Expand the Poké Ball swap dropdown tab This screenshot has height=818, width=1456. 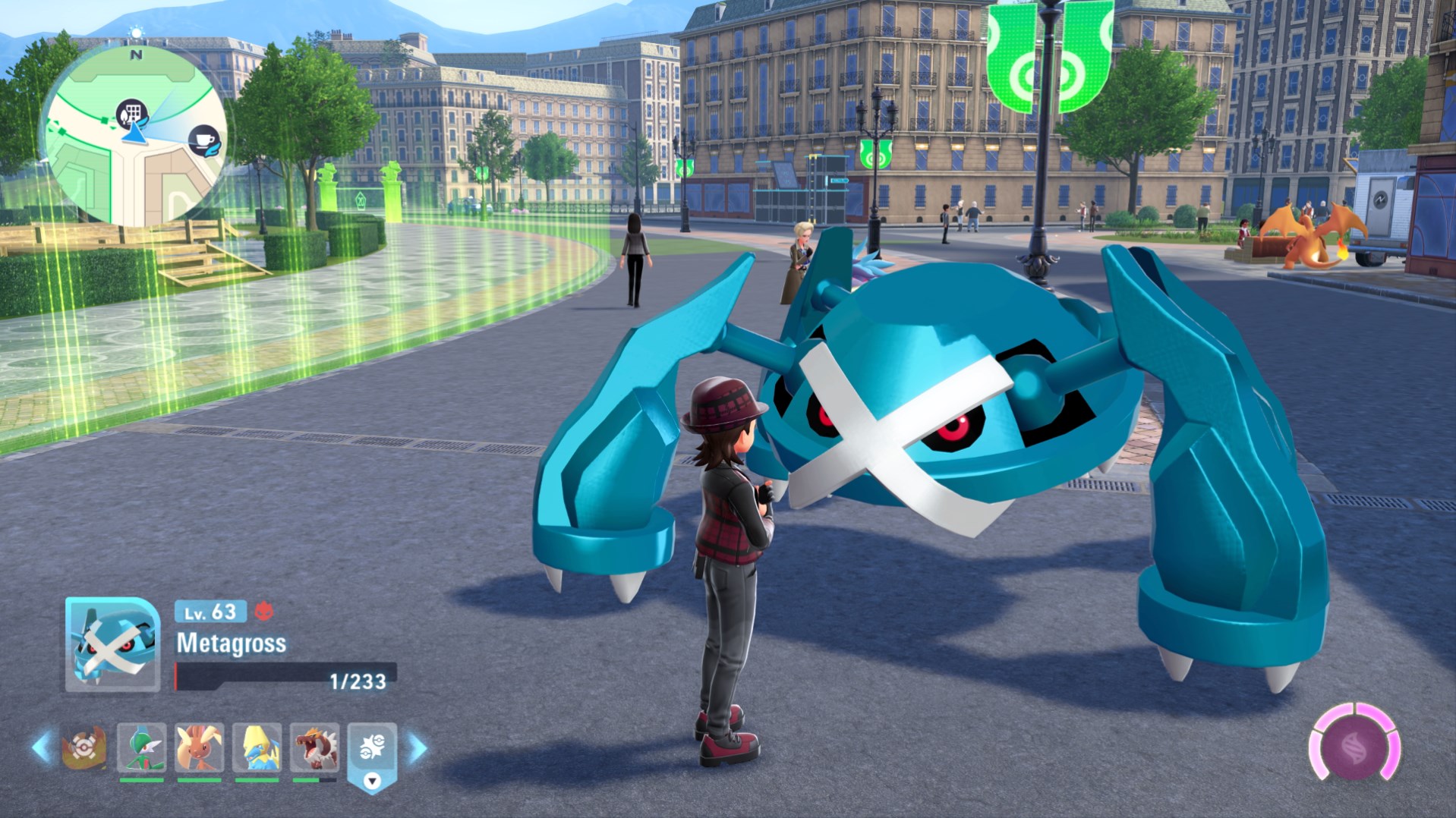click(x=372, y=780)
